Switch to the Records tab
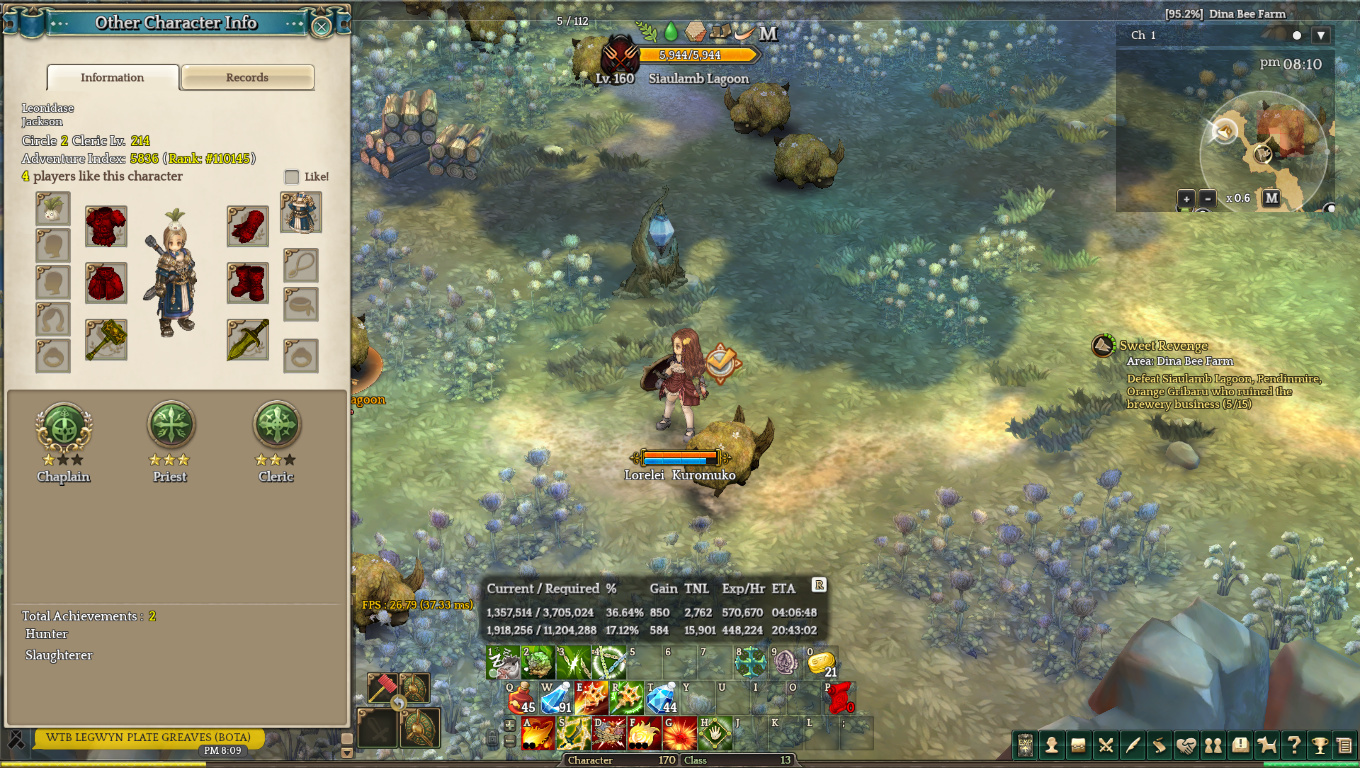The height and width of the screenshot is (768, 1360). click(x=247, y=78)
